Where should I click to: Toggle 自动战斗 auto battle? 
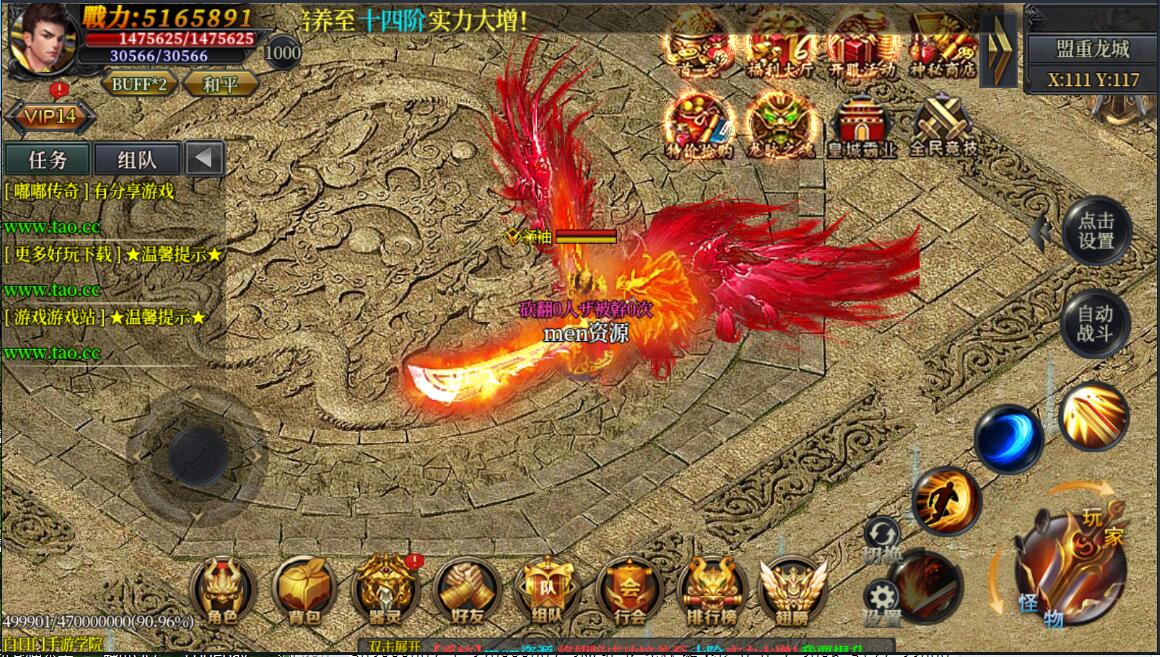pyautogui.click(x=1095, y=324)
